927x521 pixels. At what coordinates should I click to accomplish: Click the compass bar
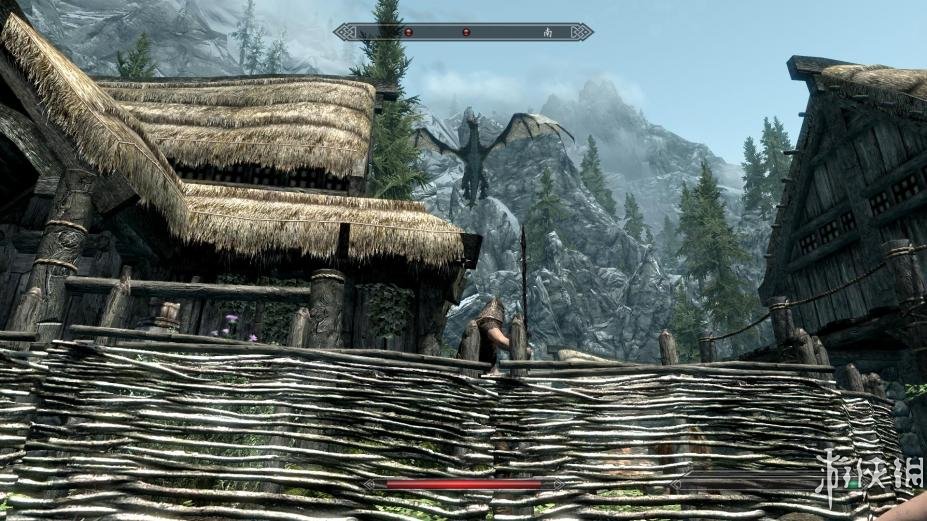point(463,32)
